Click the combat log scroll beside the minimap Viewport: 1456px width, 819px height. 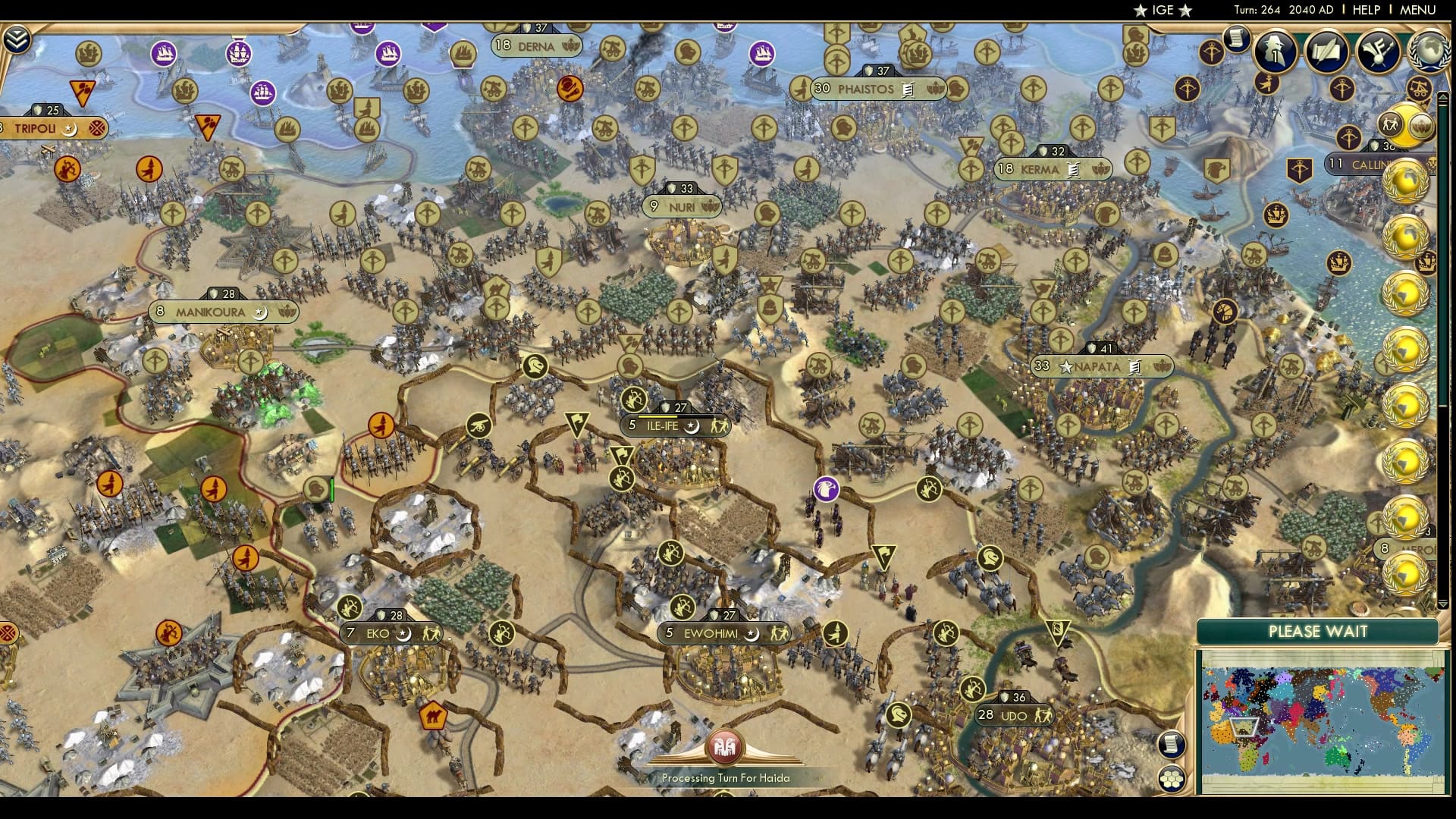[x=1172, y=745]
